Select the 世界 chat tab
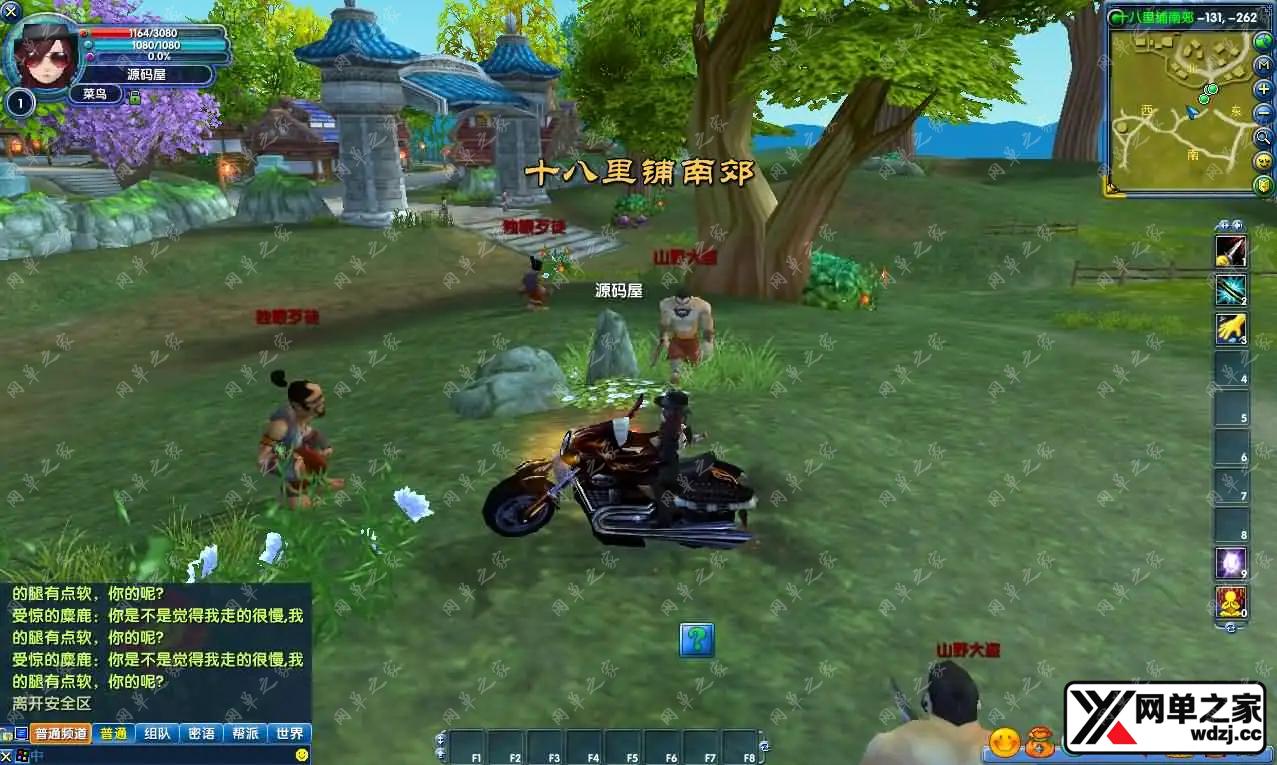 pos(290,733)
